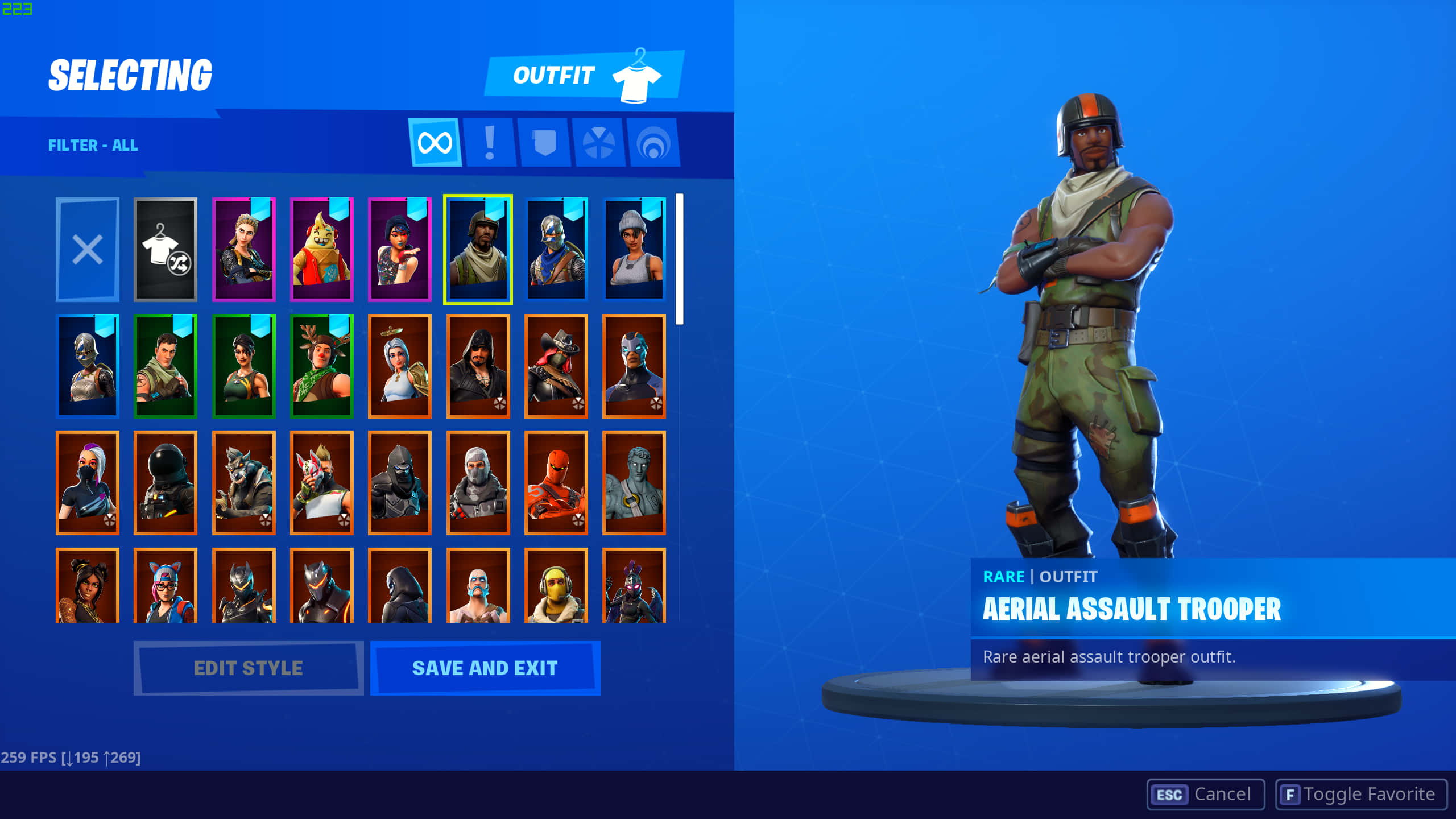Choose the grey beanie outfit tile
Screen dimensions: 1456x819
tap(634, 250)
